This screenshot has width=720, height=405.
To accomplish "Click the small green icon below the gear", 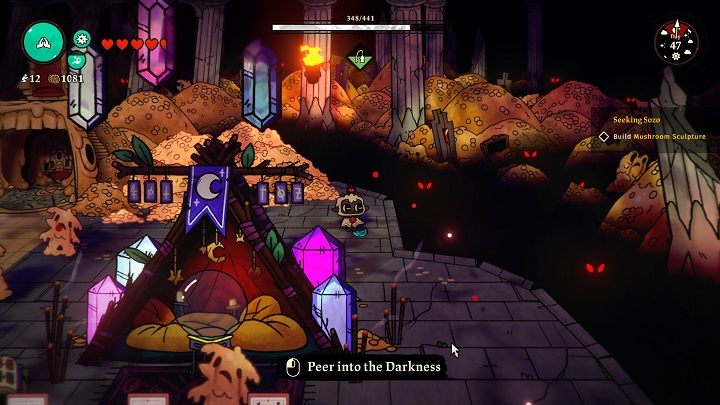I will tap(81, 60).
